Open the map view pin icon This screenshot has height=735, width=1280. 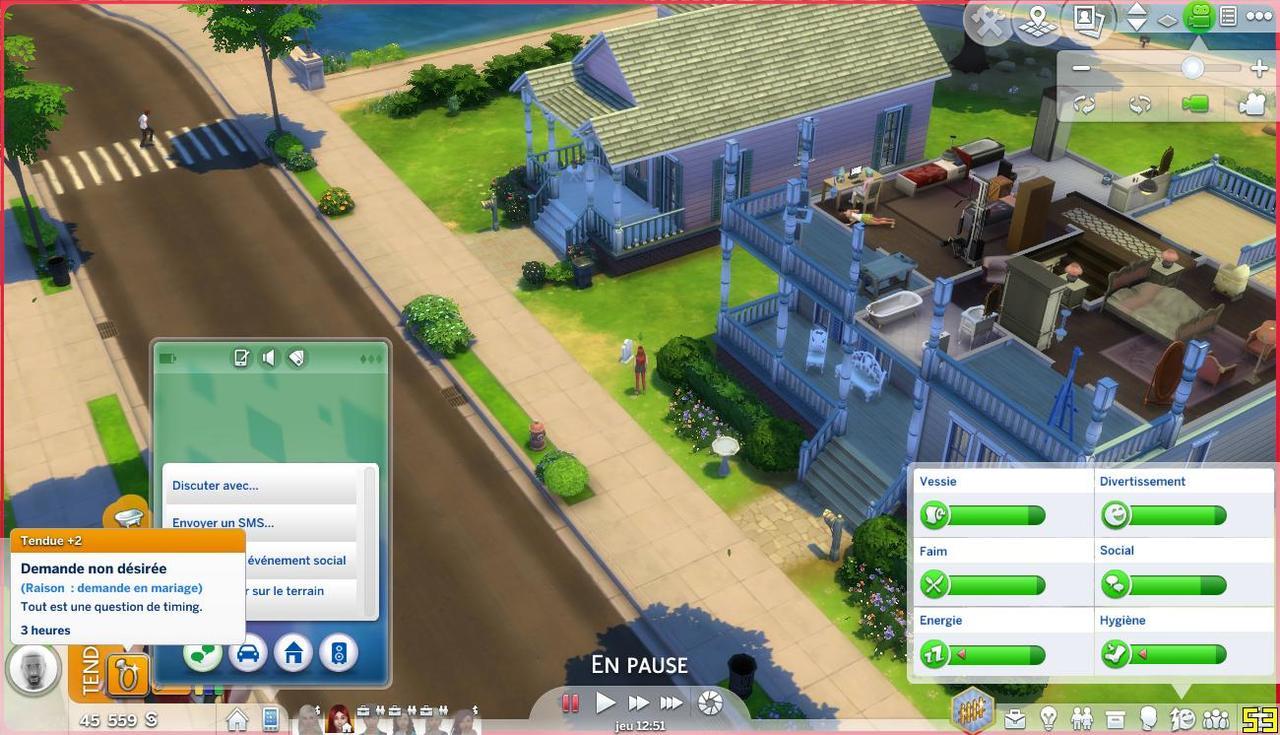coord(1037,21)
